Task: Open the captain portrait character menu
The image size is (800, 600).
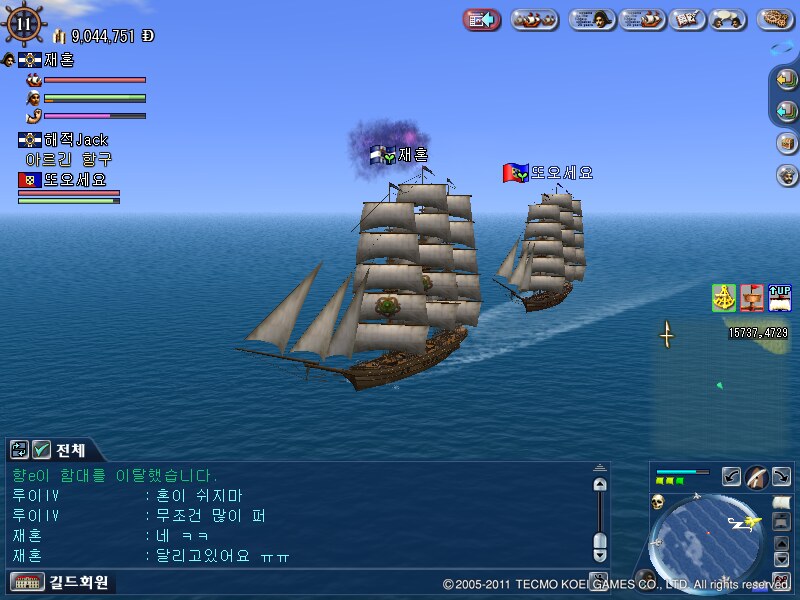Action: (x=592, y=19)
